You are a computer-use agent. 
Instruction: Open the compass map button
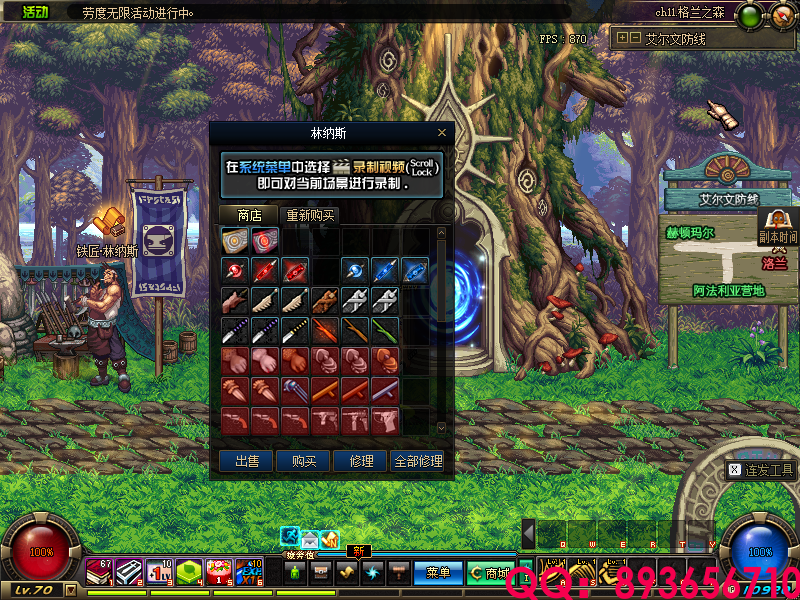point(781,14)
